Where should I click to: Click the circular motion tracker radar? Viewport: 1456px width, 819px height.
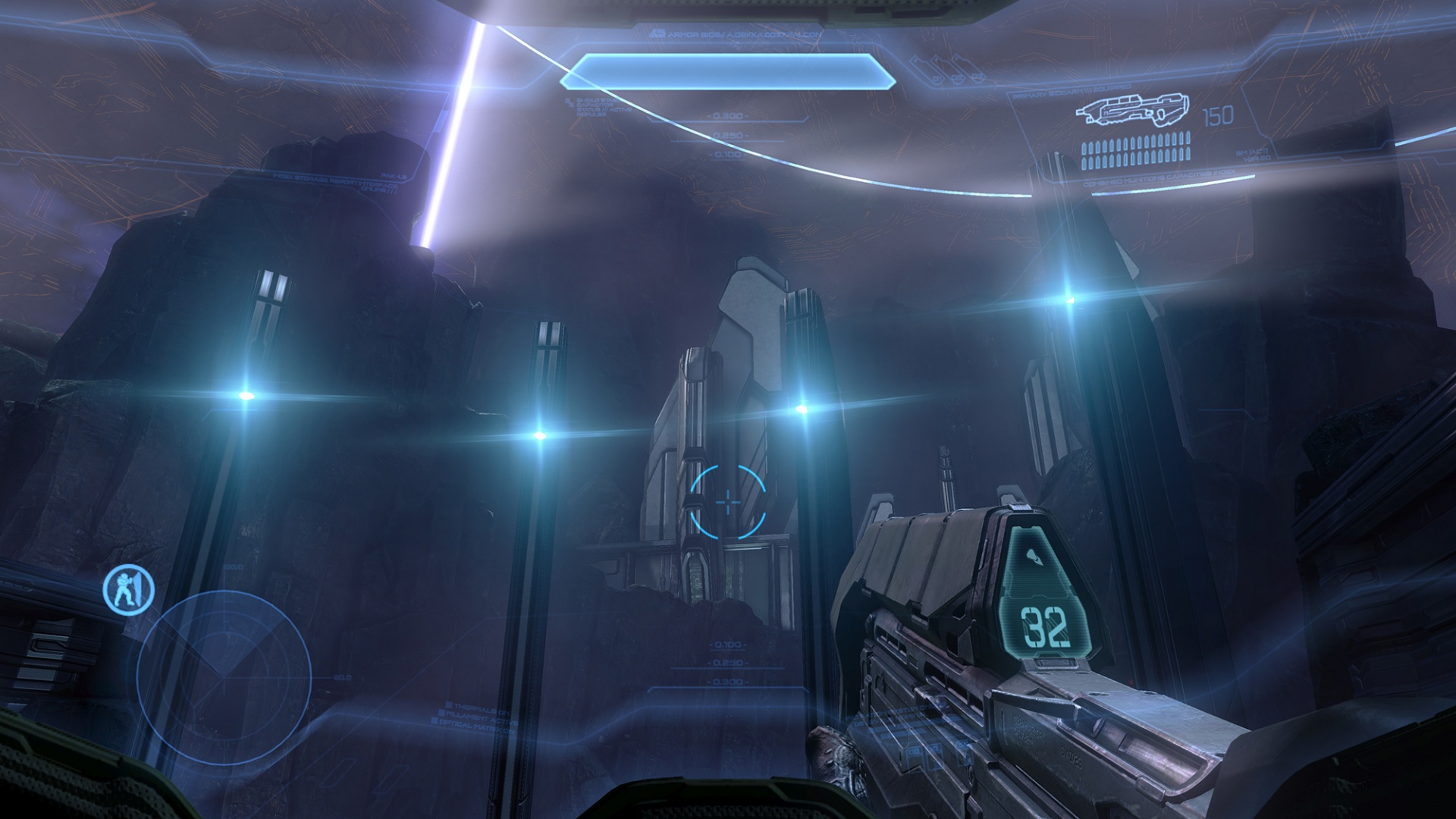coord(224,677)
